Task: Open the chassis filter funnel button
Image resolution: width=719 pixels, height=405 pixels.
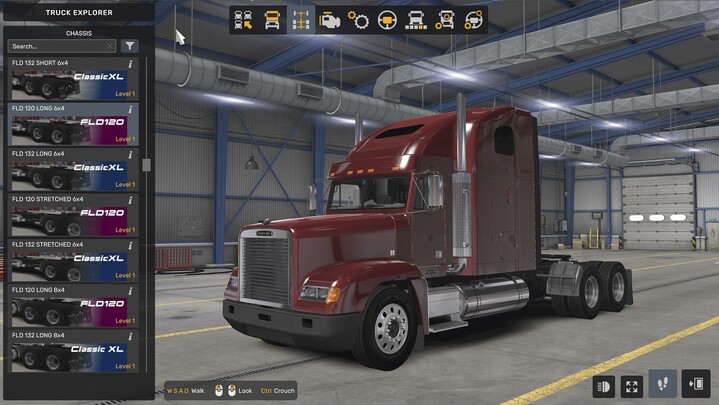Action: [130, 46]
